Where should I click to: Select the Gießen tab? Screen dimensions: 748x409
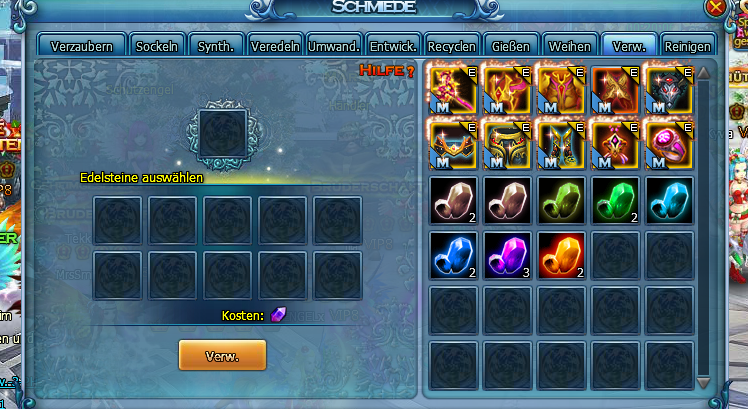click(x=510, y=46)
